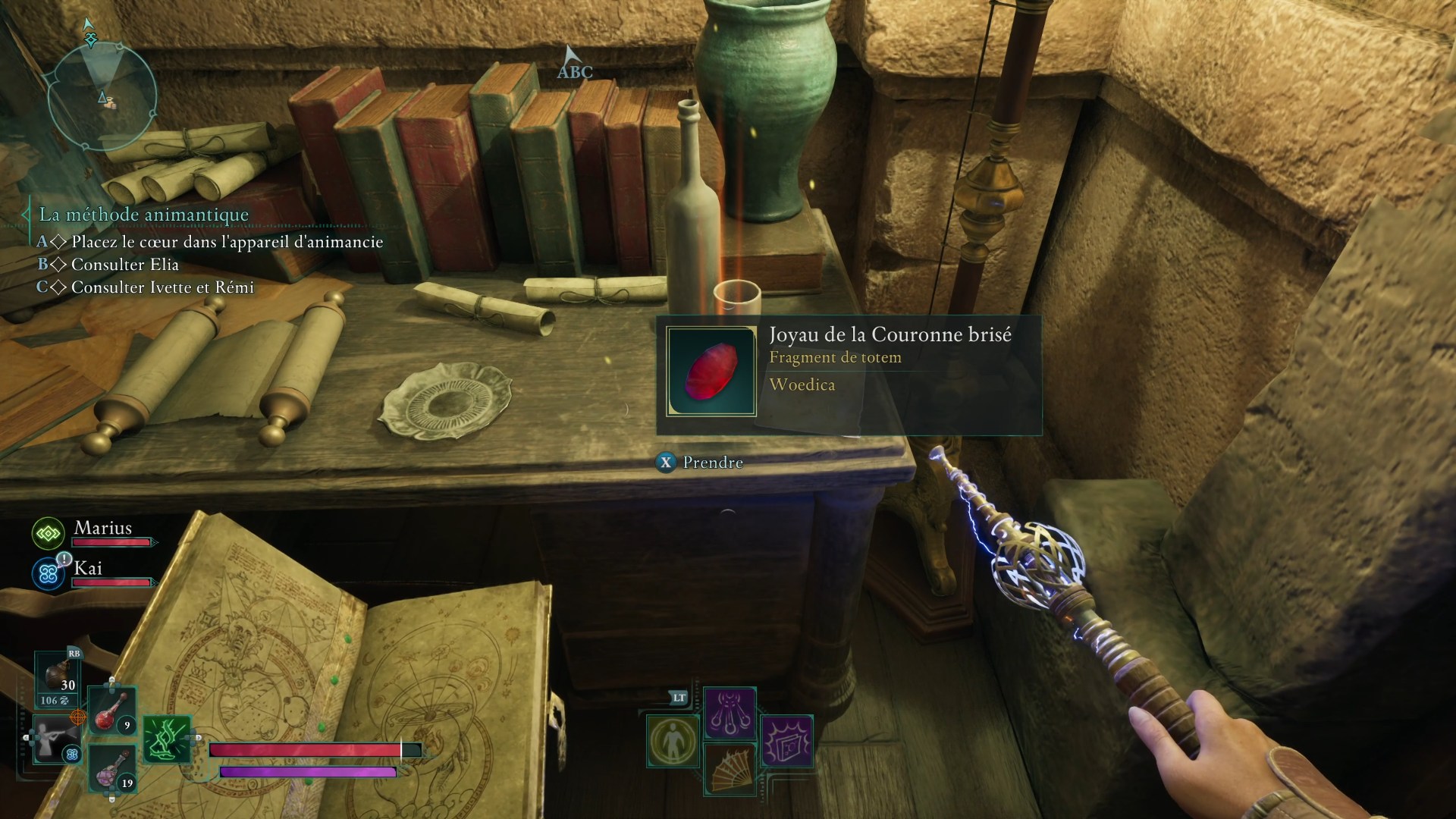Select Marius companion portrait icon
The image size is (1456, 819).
click(x=49, y=534)
